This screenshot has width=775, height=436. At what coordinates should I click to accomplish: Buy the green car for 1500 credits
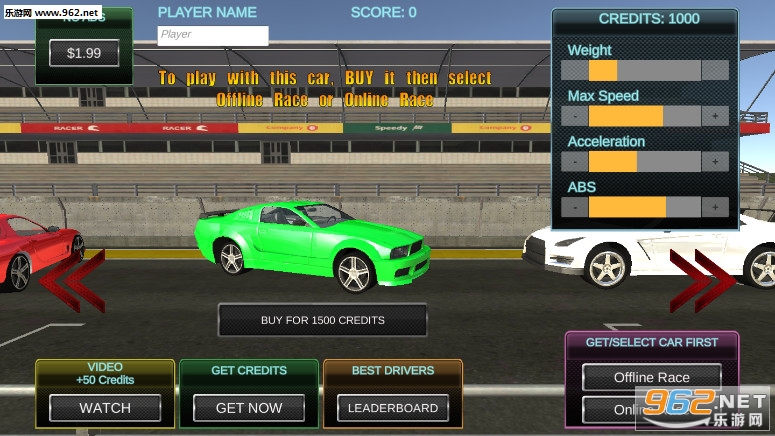pyautogui.click(x=322, y=320)
